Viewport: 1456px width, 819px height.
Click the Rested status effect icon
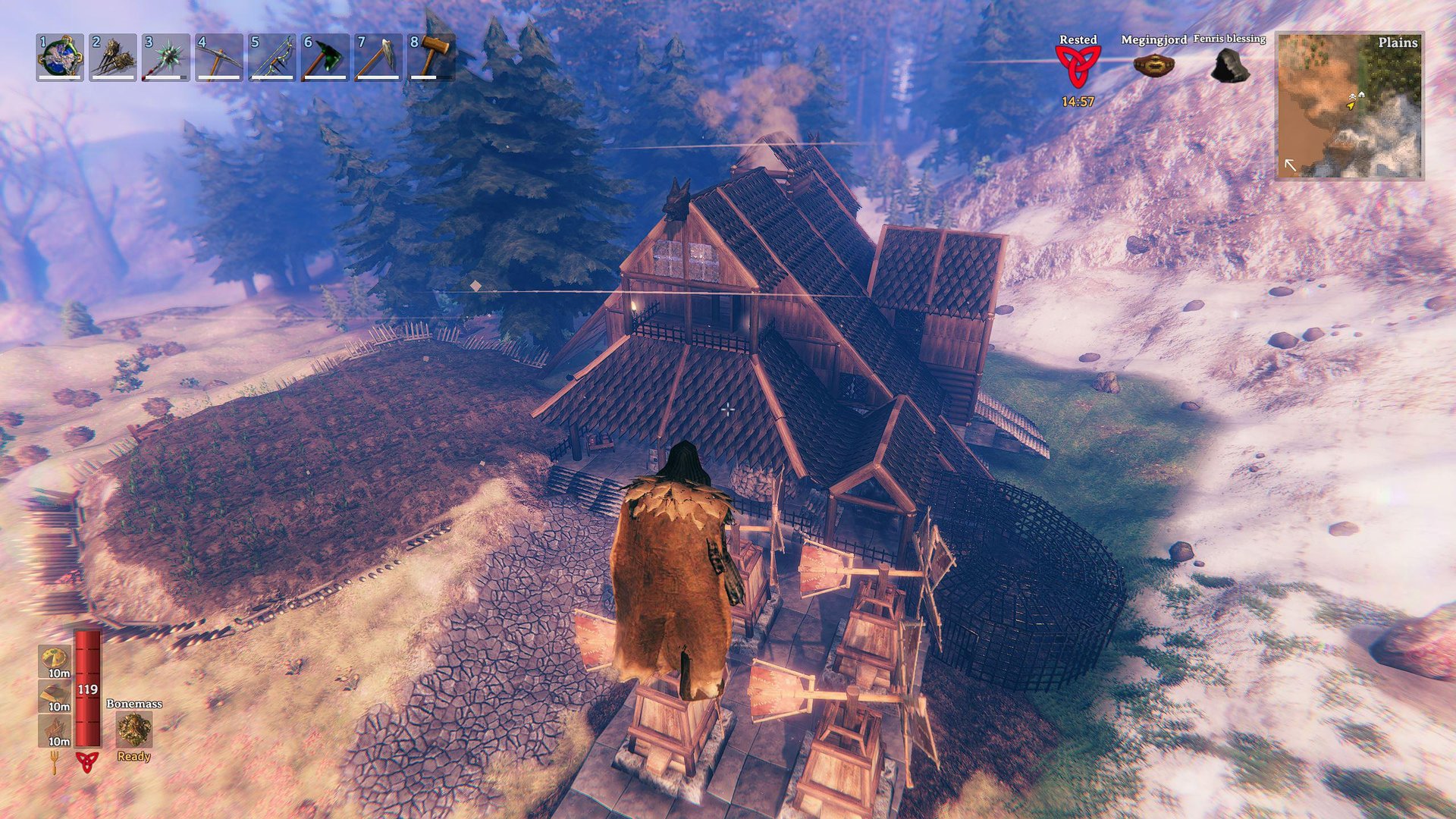click(1078, 67)
